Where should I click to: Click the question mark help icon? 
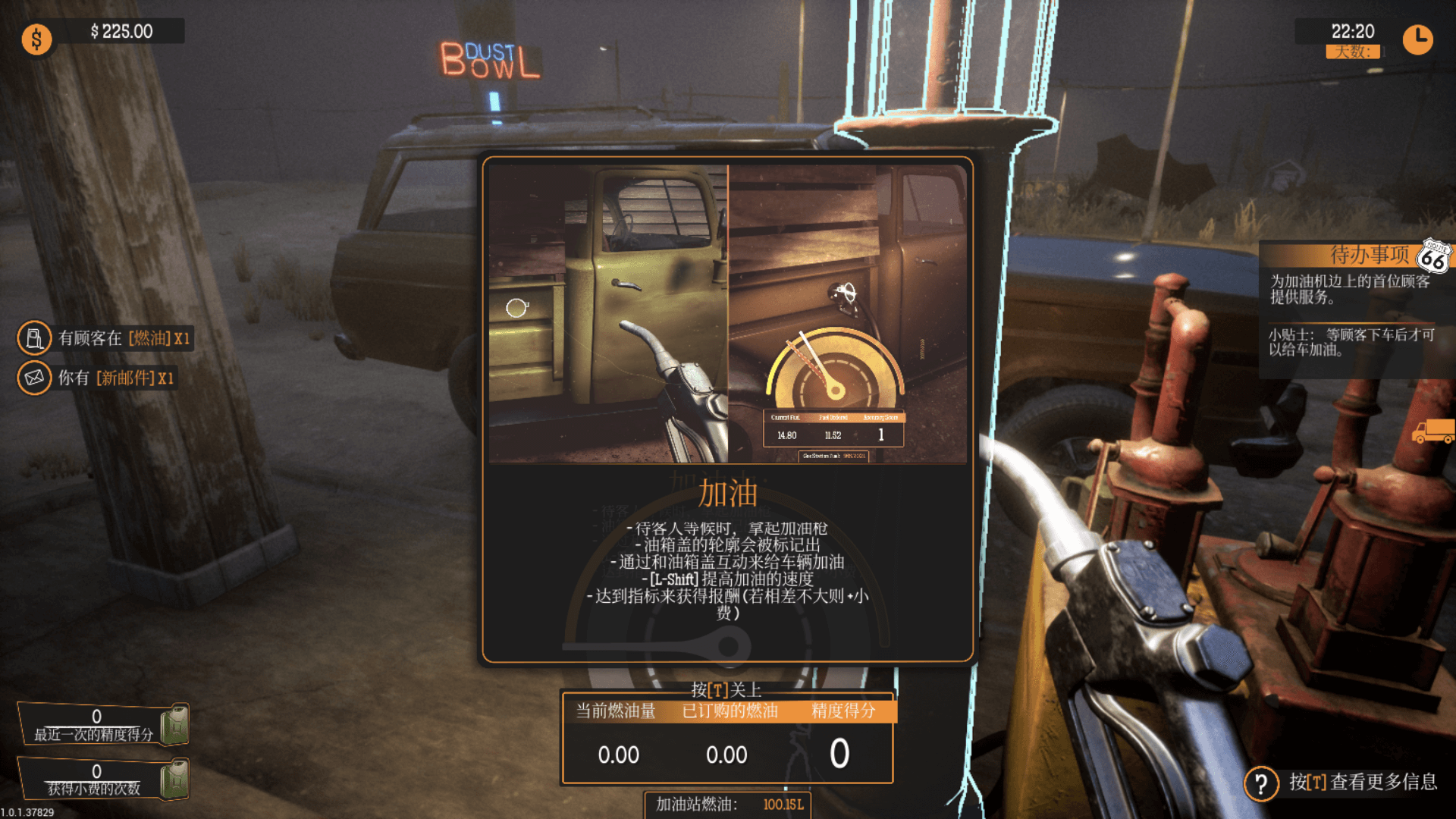pyautogui.click(x=1261, y=783)
